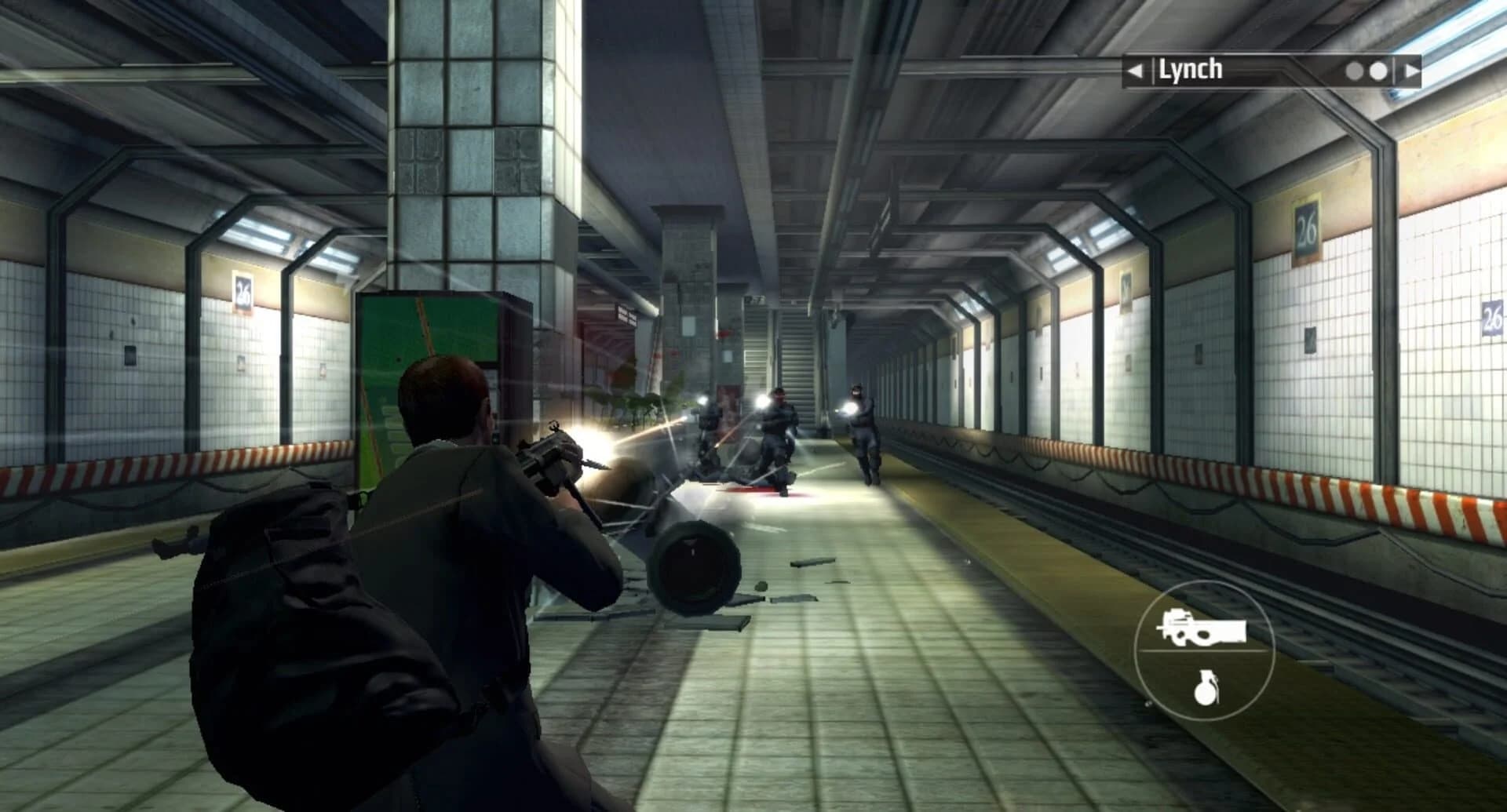The width and height of the screenshot is (1507, 812).
Task: Toggle the grenade slot below the divider line
Action: tap(1209, 689)
